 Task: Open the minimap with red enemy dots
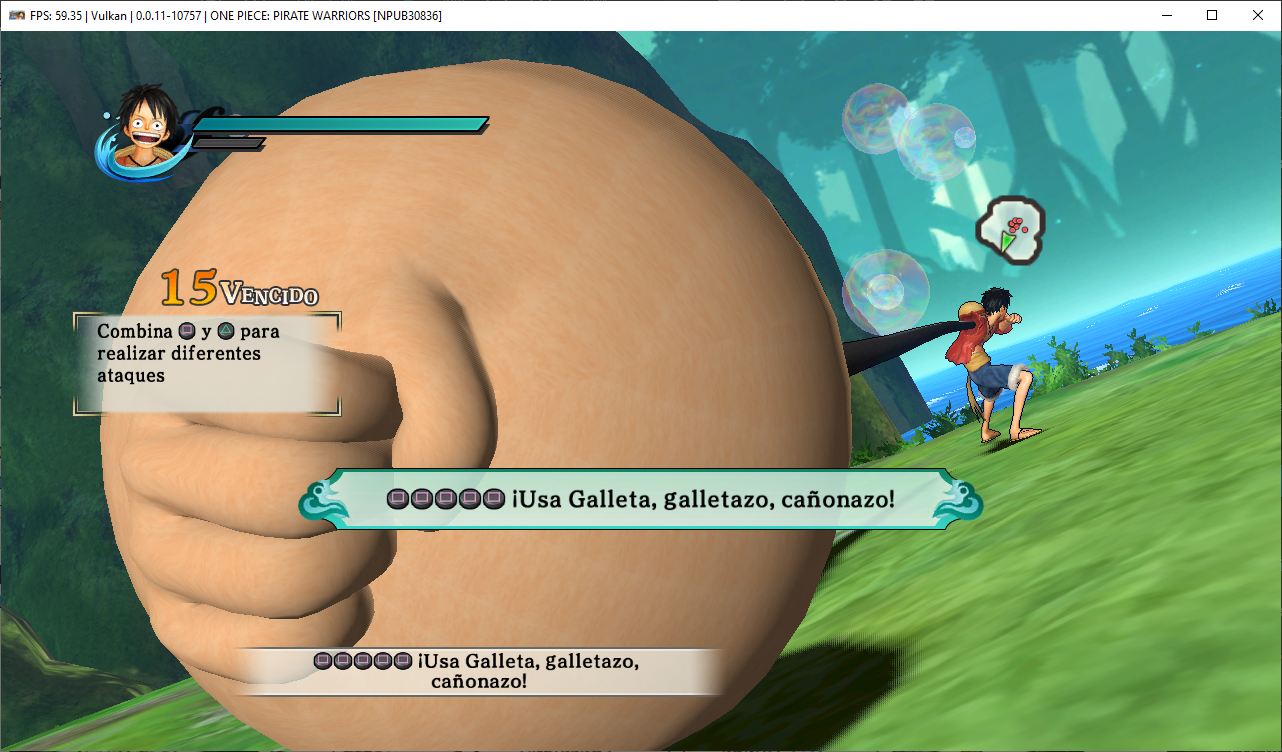(1010, 230)
